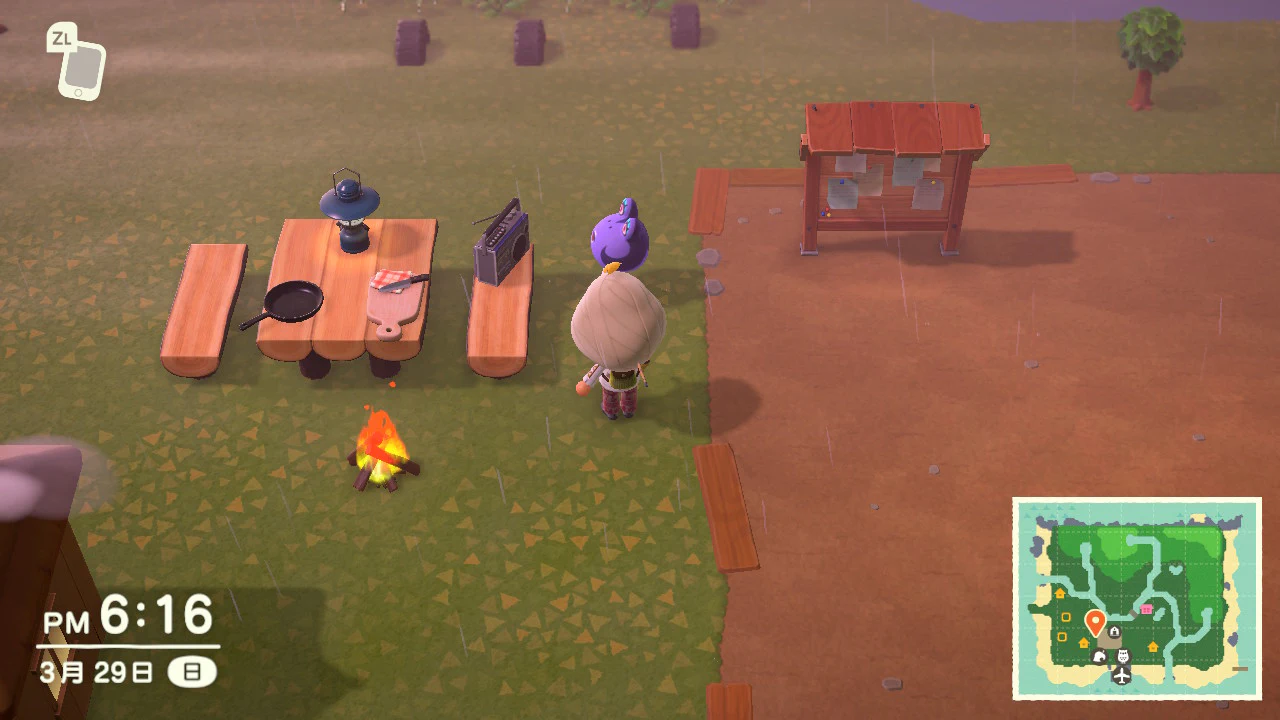Choose the owl museum marker on minimap
The image size is (1280, 720).
pyautogui.click(x=1122, y=656)
